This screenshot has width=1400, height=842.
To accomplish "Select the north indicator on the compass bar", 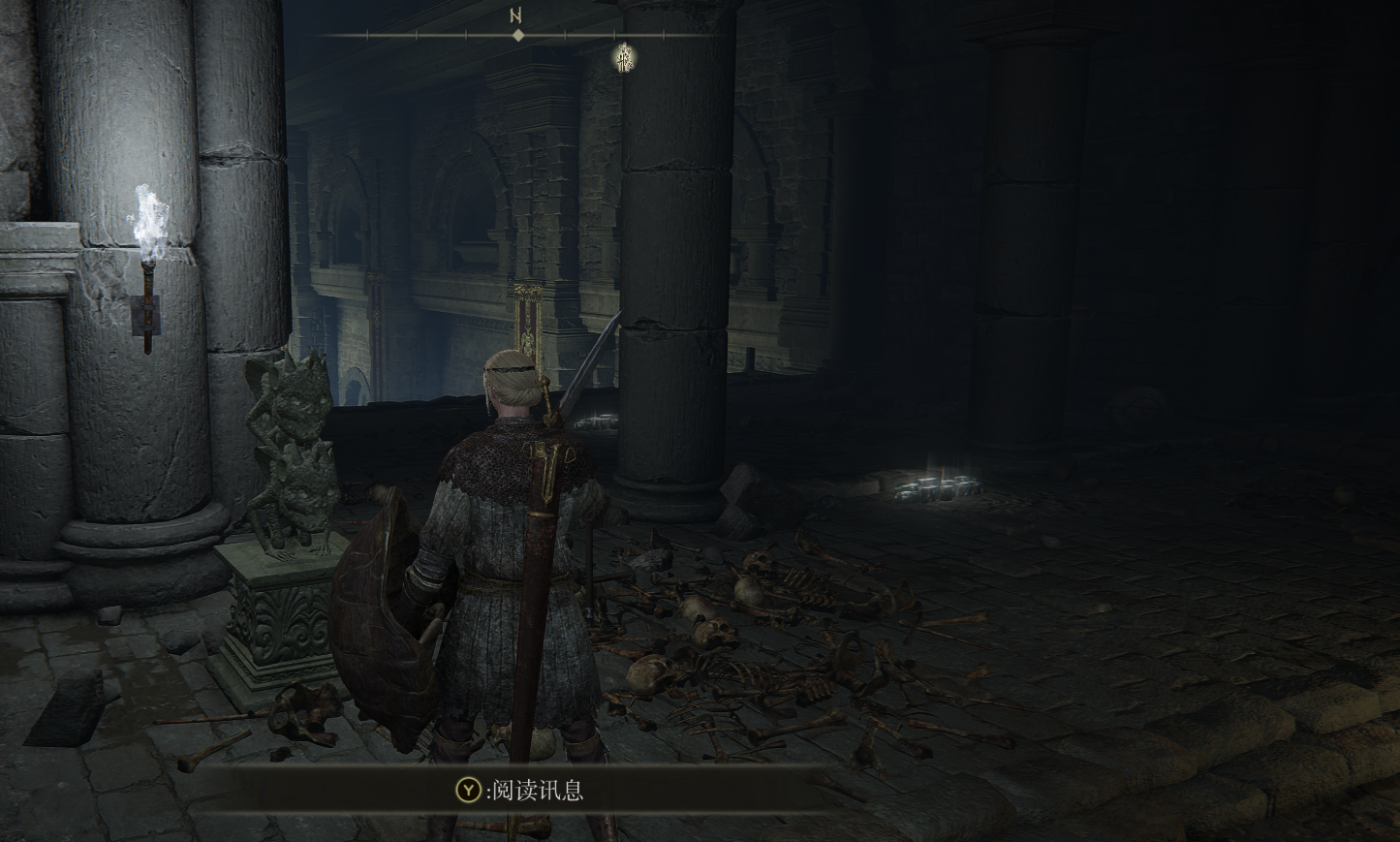I will pyautogui.click(x=517, y=16).
